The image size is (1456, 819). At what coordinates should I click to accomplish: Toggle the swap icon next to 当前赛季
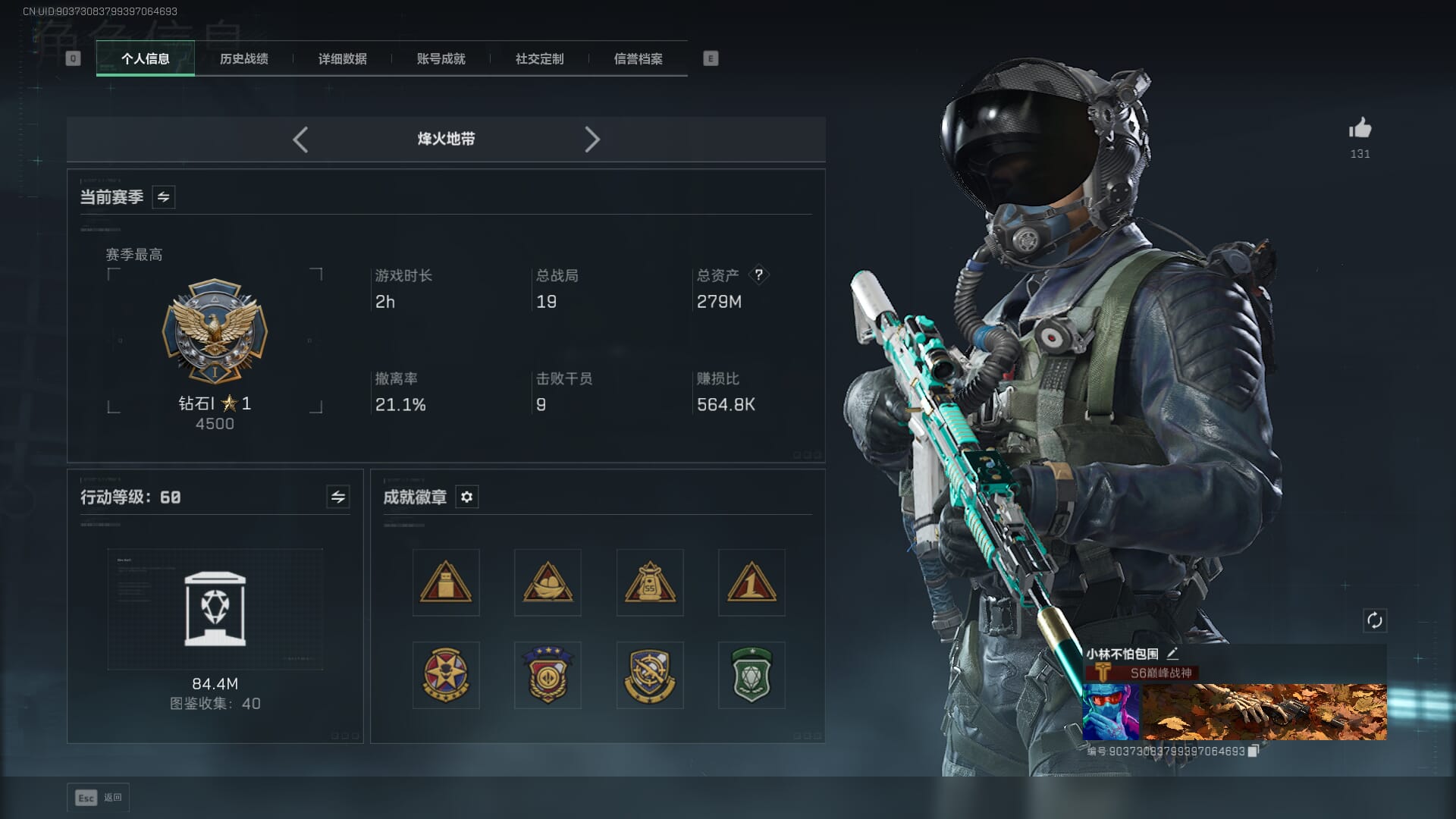[164, 197]
